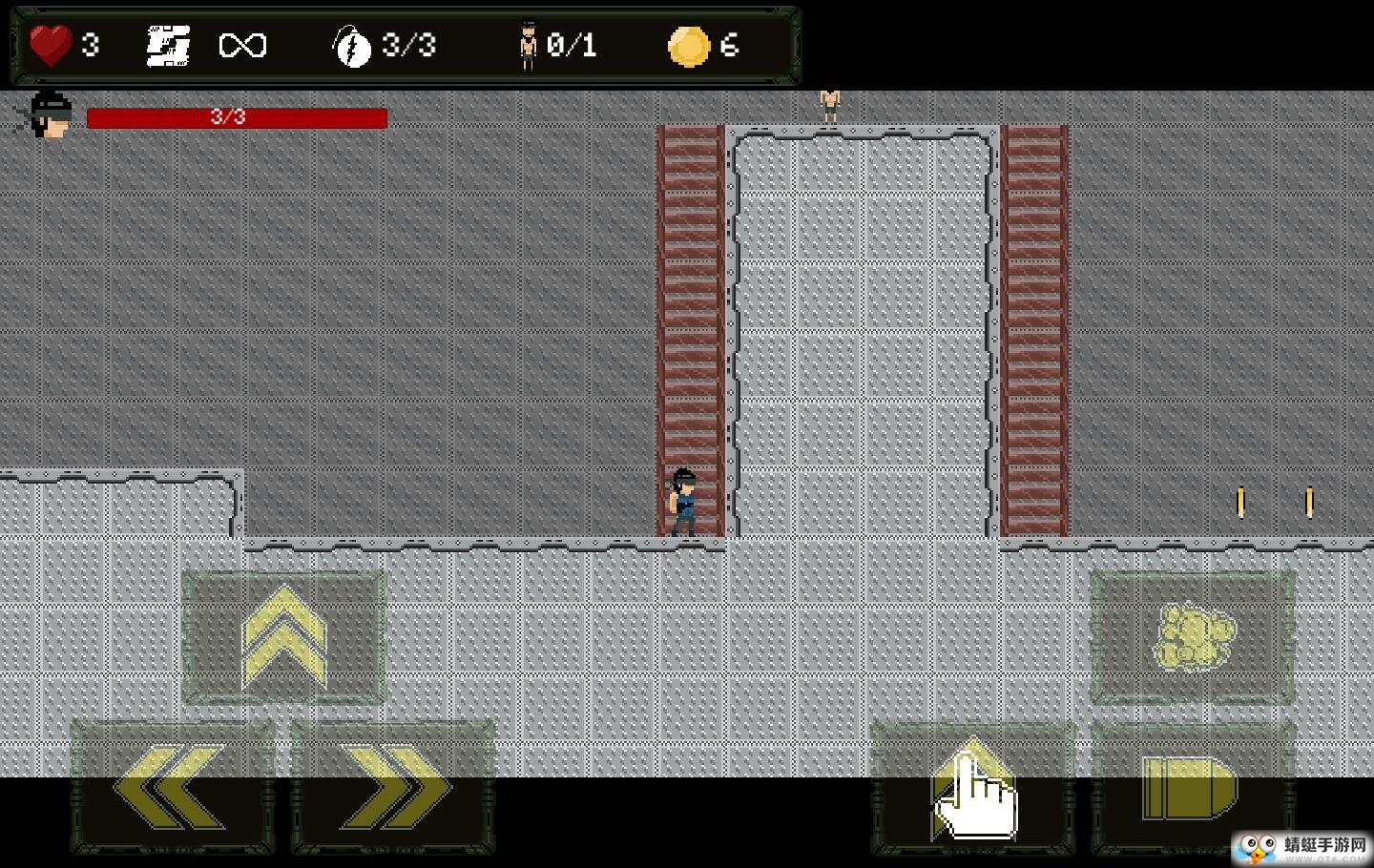Tap the up arrow jump button
This screenshot has width=1374, height=868.
(971, 787)
